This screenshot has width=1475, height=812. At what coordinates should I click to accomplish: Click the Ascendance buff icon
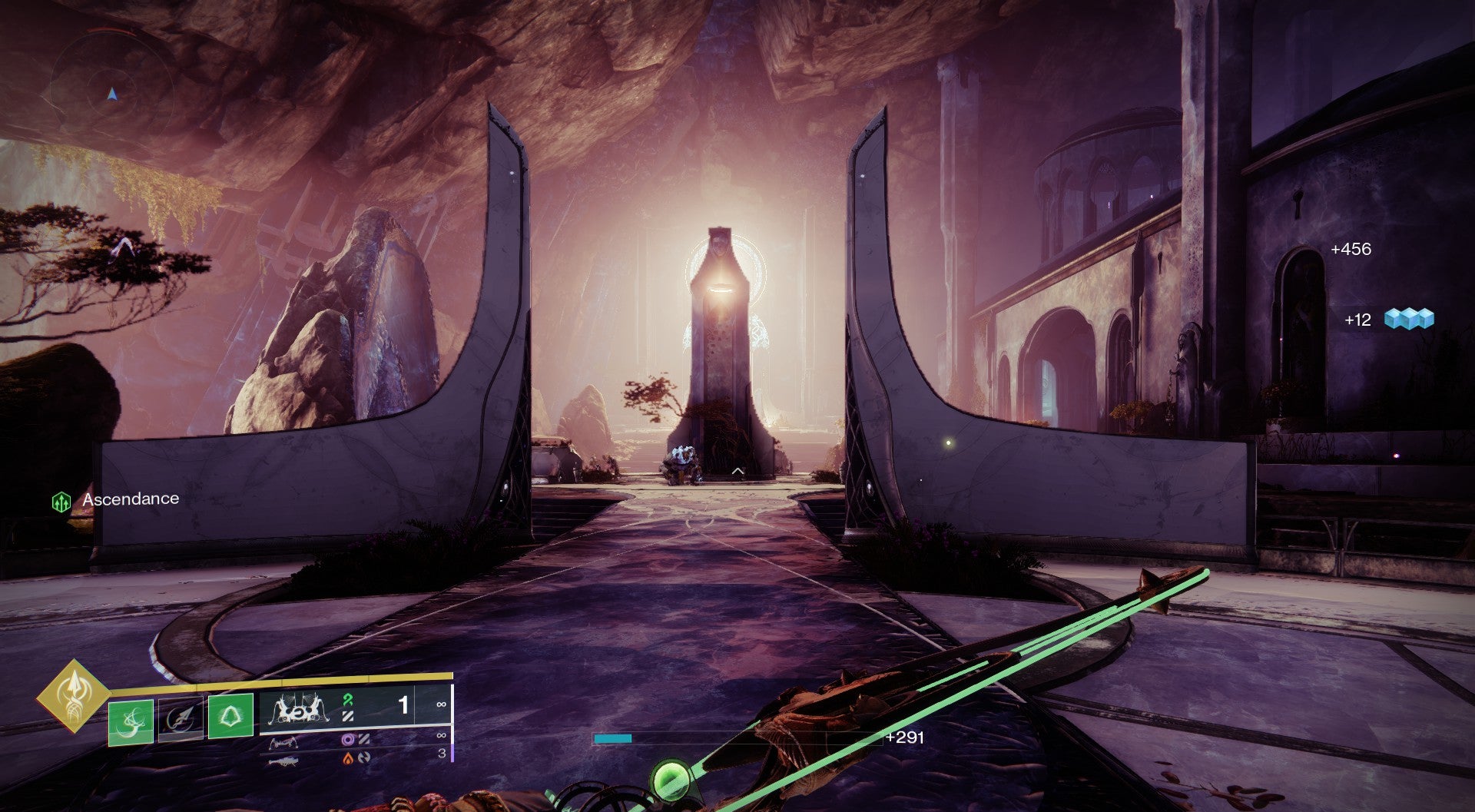61,502
